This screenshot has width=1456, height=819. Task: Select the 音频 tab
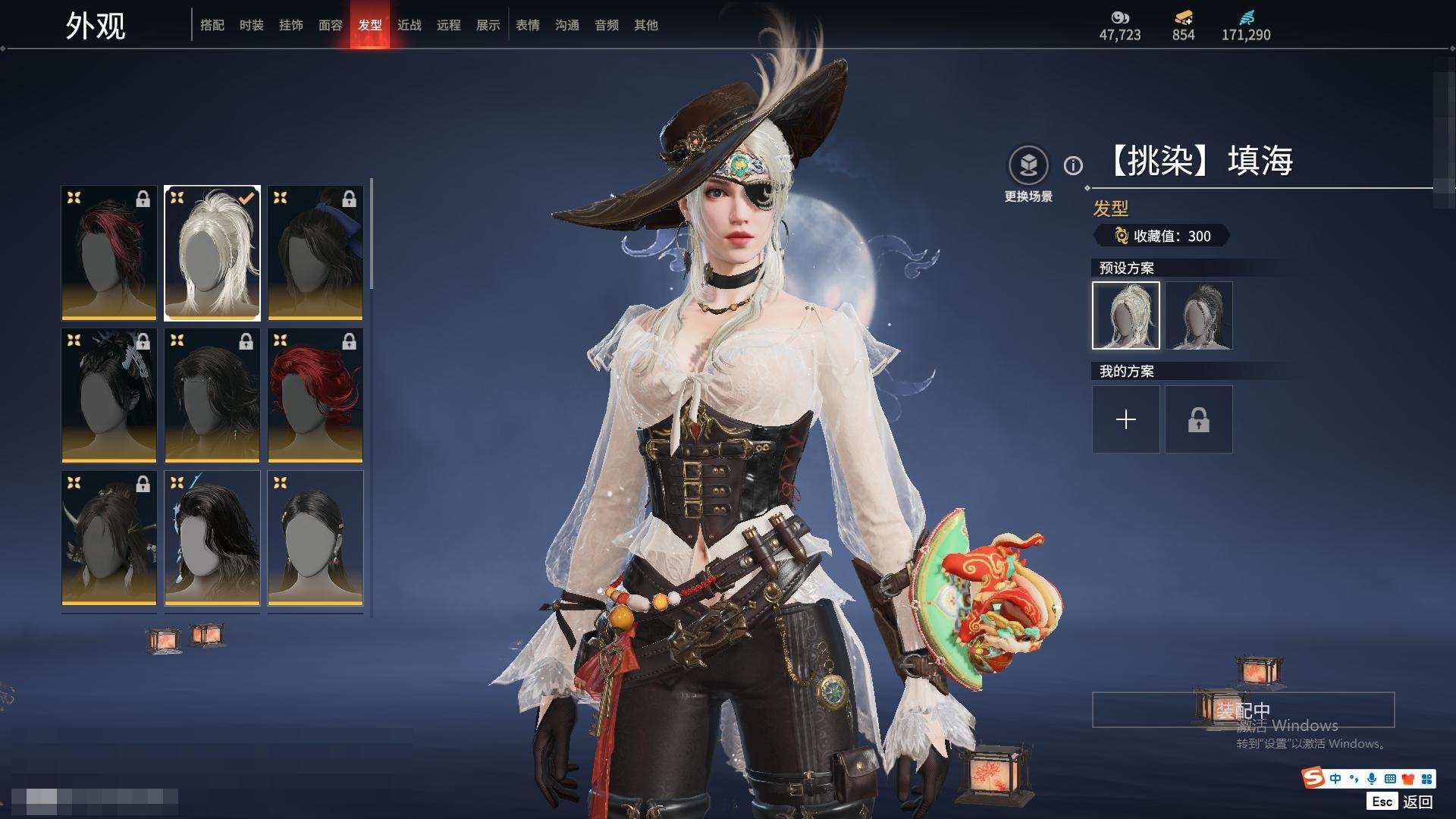coord(606,25)
